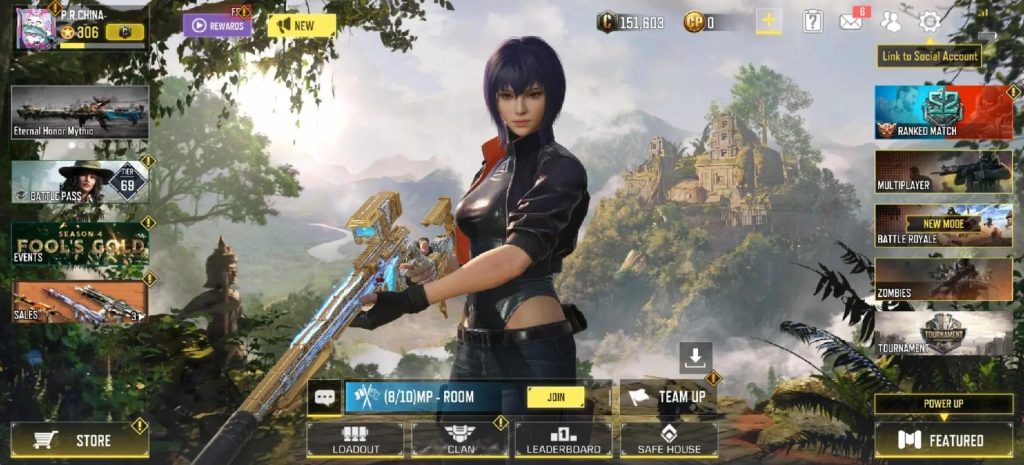Open the mail inbox envelope
Viewport: 1024px width, 465px height.
coord(851,21)
